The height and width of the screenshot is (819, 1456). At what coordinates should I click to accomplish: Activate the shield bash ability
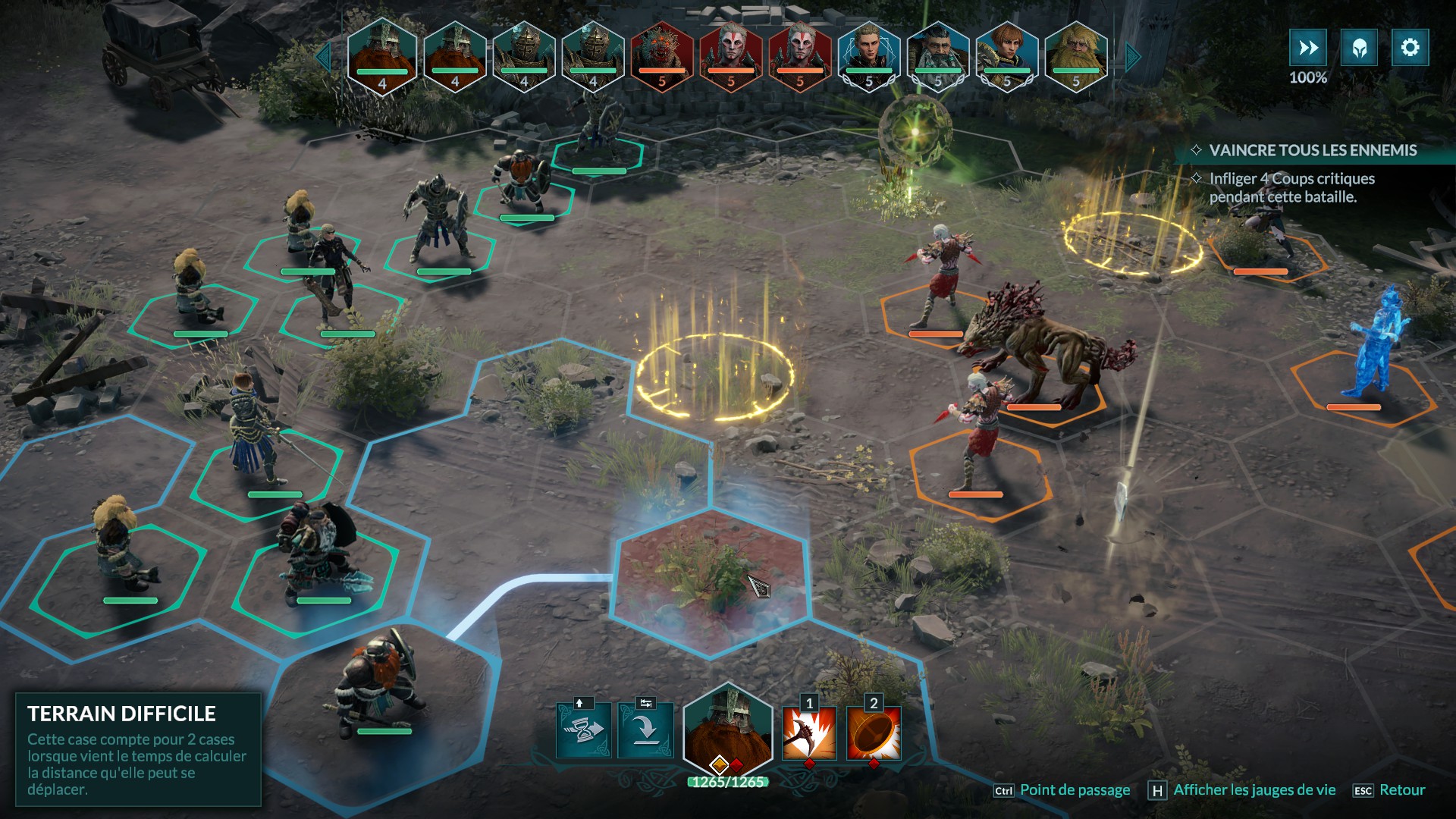coord(874,733)
